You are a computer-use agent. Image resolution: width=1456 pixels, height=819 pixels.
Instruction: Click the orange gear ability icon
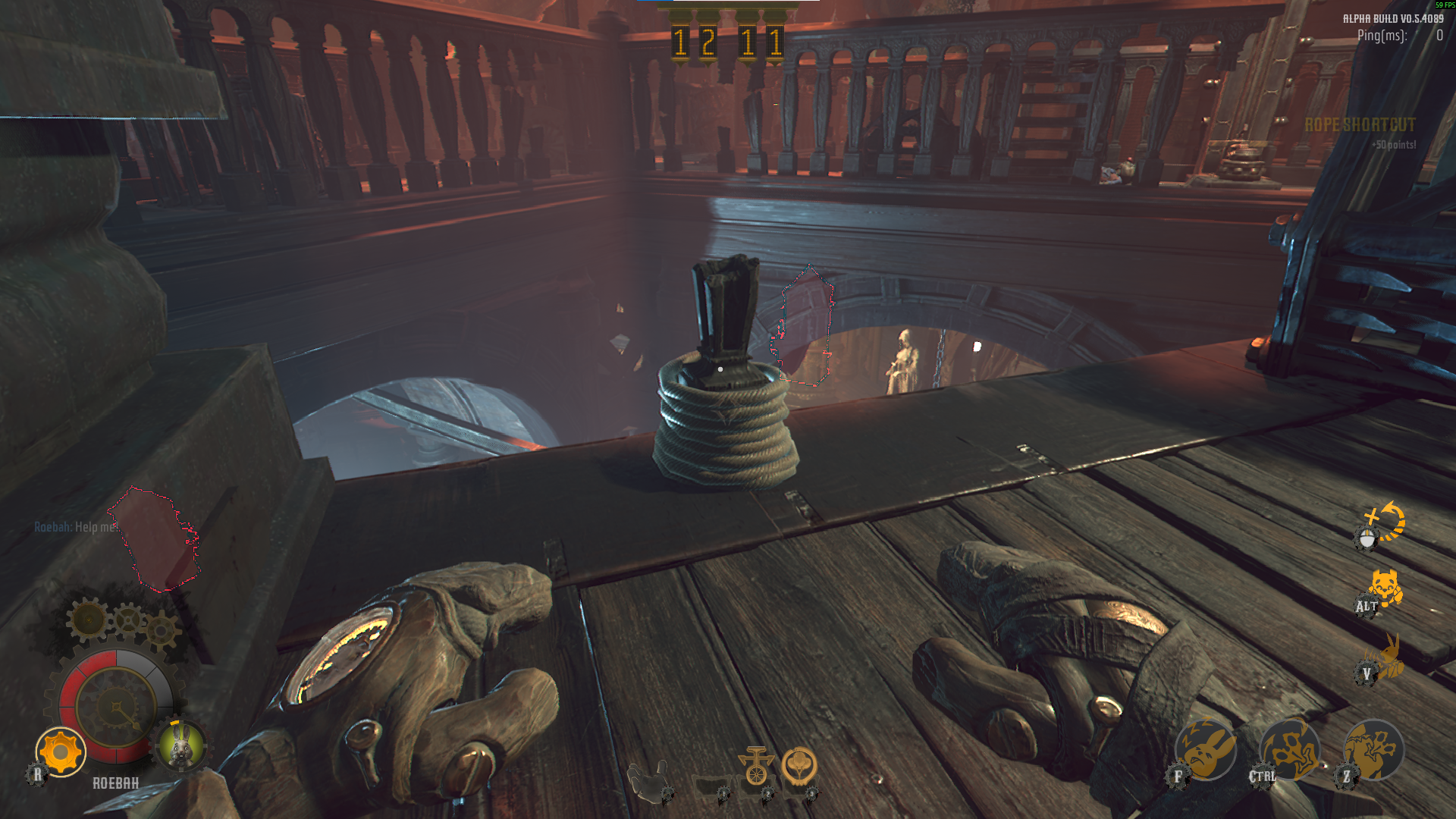pos(61,752)
